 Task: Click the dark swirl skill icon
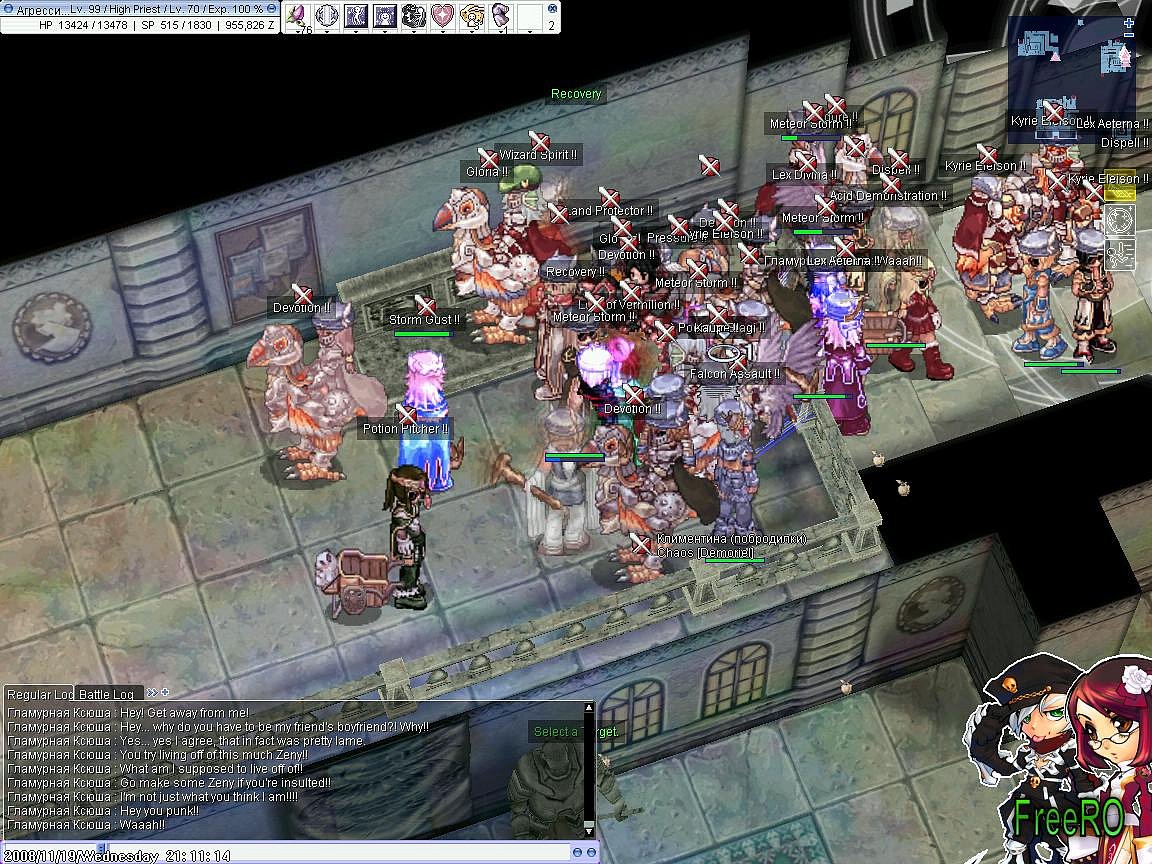click(413, 15)
